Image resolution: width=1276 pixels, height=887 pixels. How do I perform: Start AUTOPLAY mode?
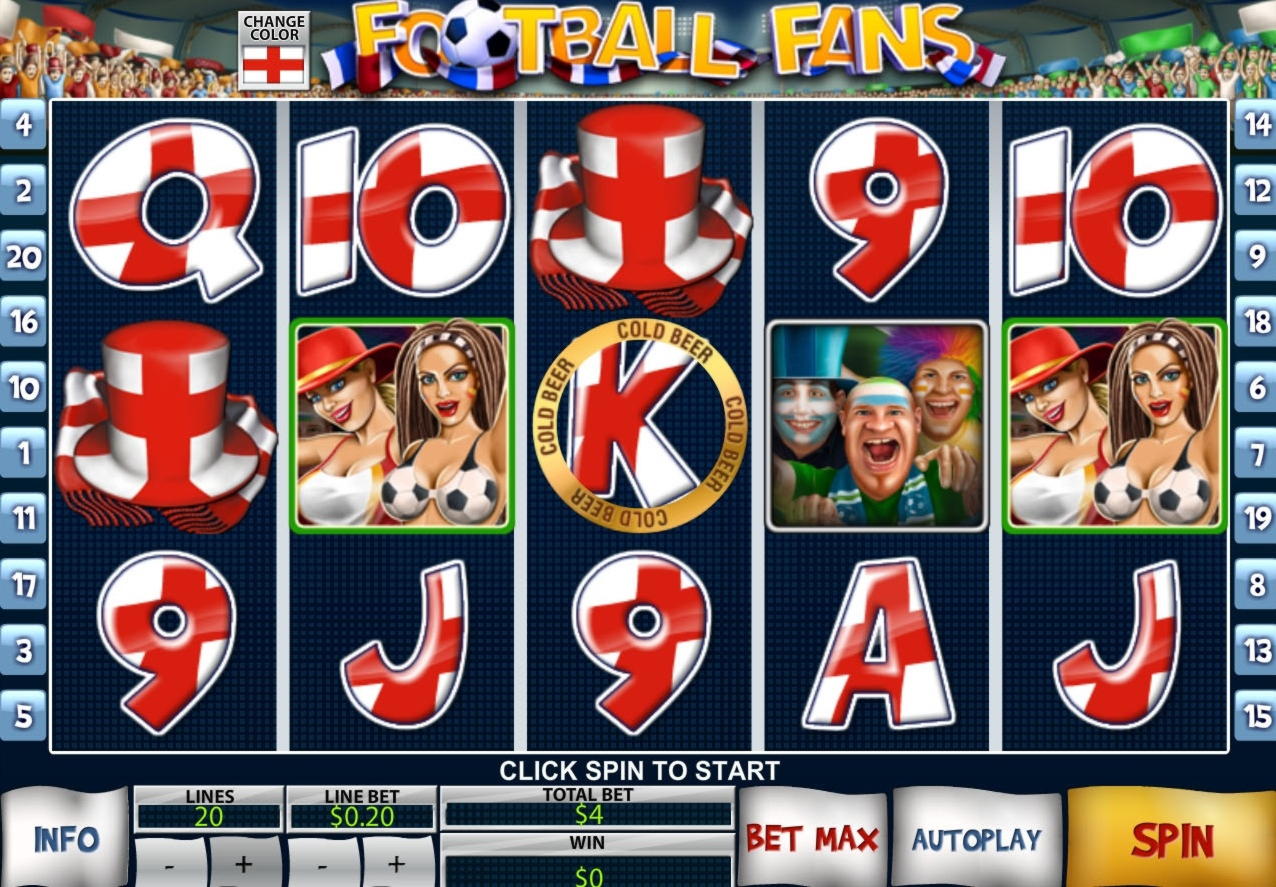[976, 839]
